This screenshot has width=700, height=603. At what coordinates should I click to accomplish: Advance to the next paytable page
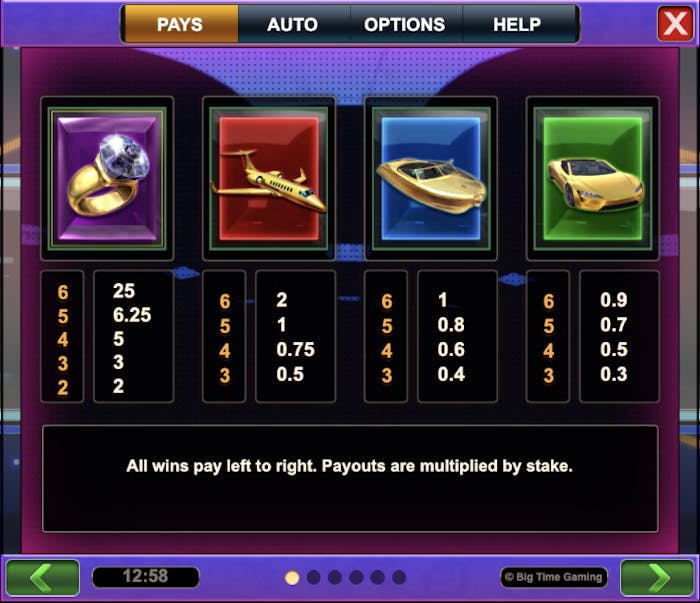(x=657, y=577)
